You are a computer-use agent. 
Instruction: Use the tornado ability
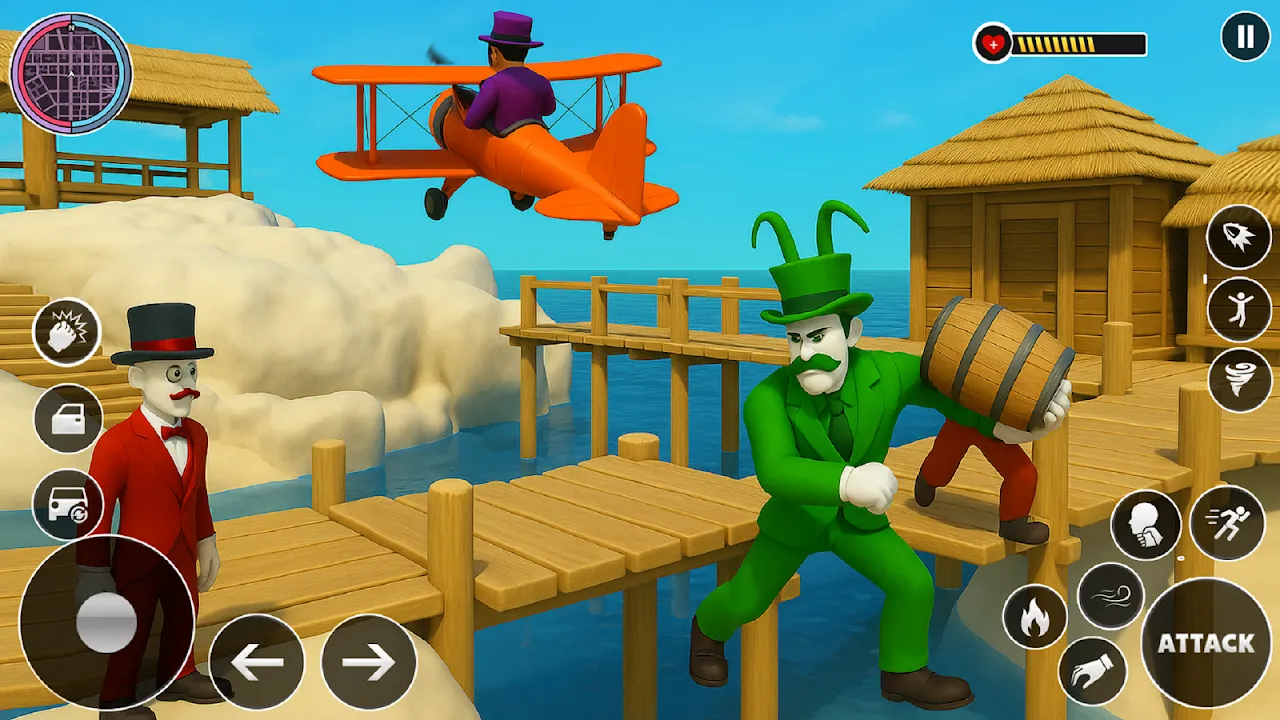click(1239, 380)
